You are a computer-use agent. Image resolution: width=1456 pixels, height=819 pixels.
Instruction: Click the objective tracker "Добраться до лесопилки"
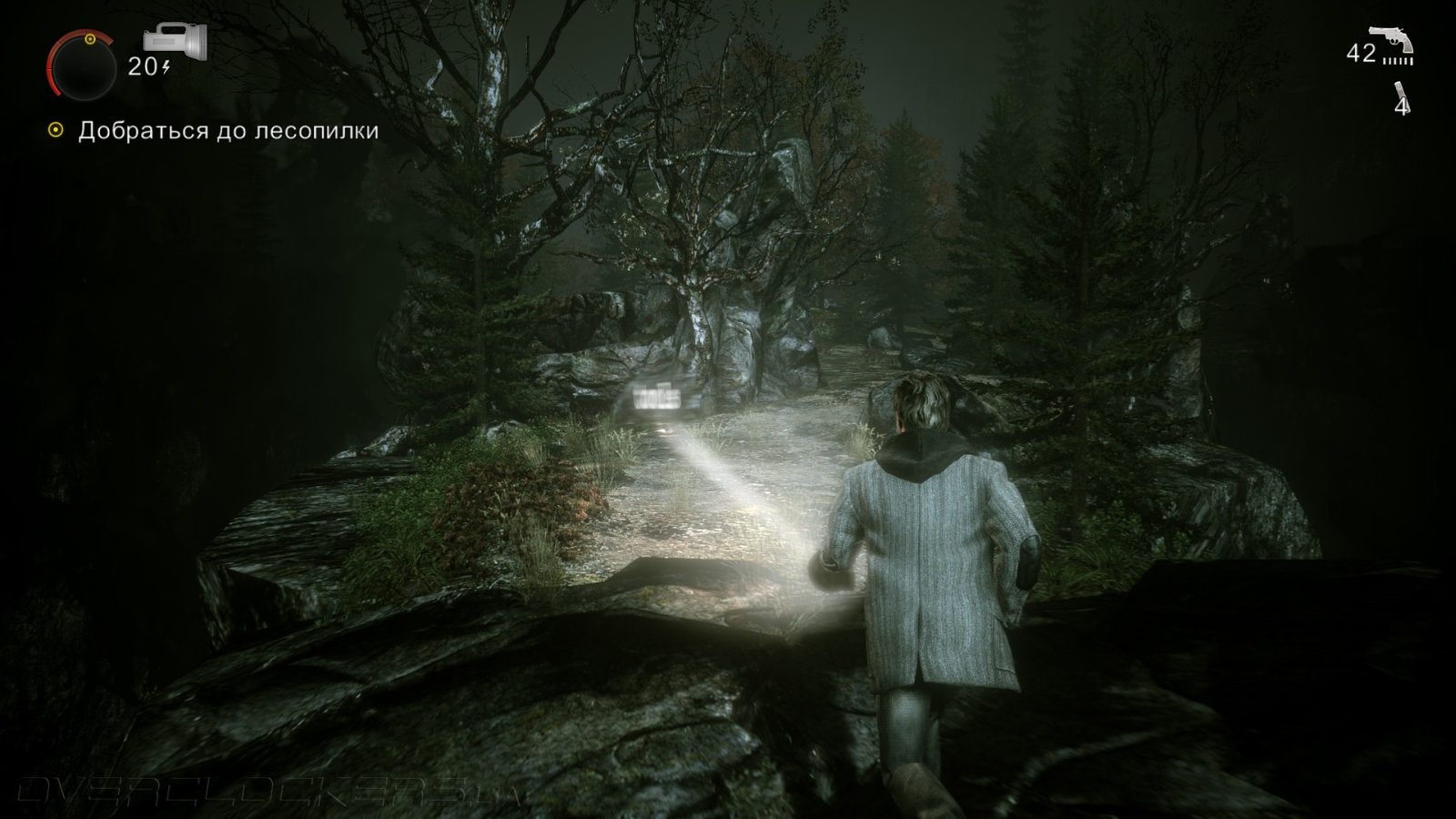click(227, 131)
